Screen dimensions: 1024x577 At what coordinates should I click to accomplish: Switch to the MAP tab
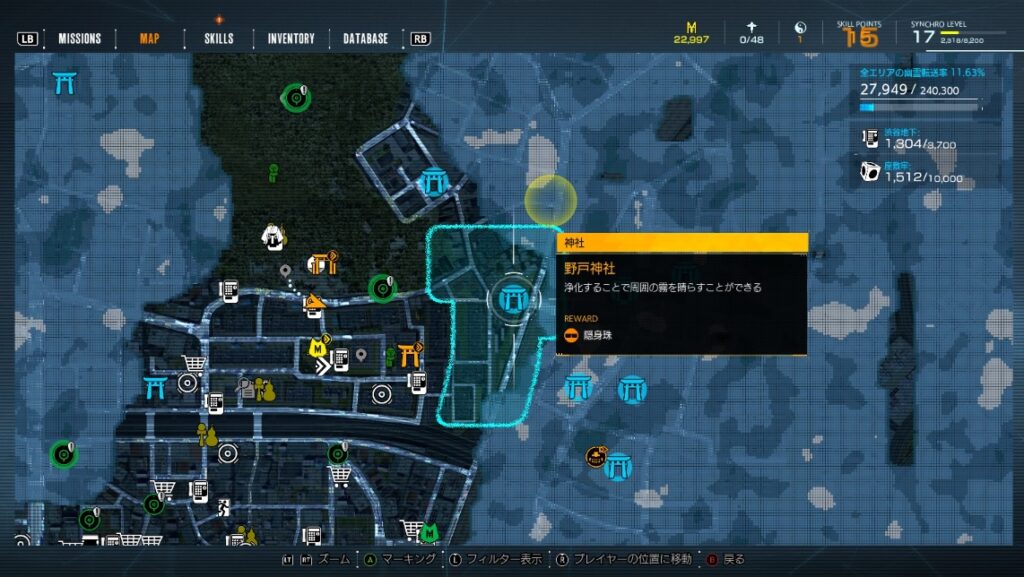tap(149, 39)
